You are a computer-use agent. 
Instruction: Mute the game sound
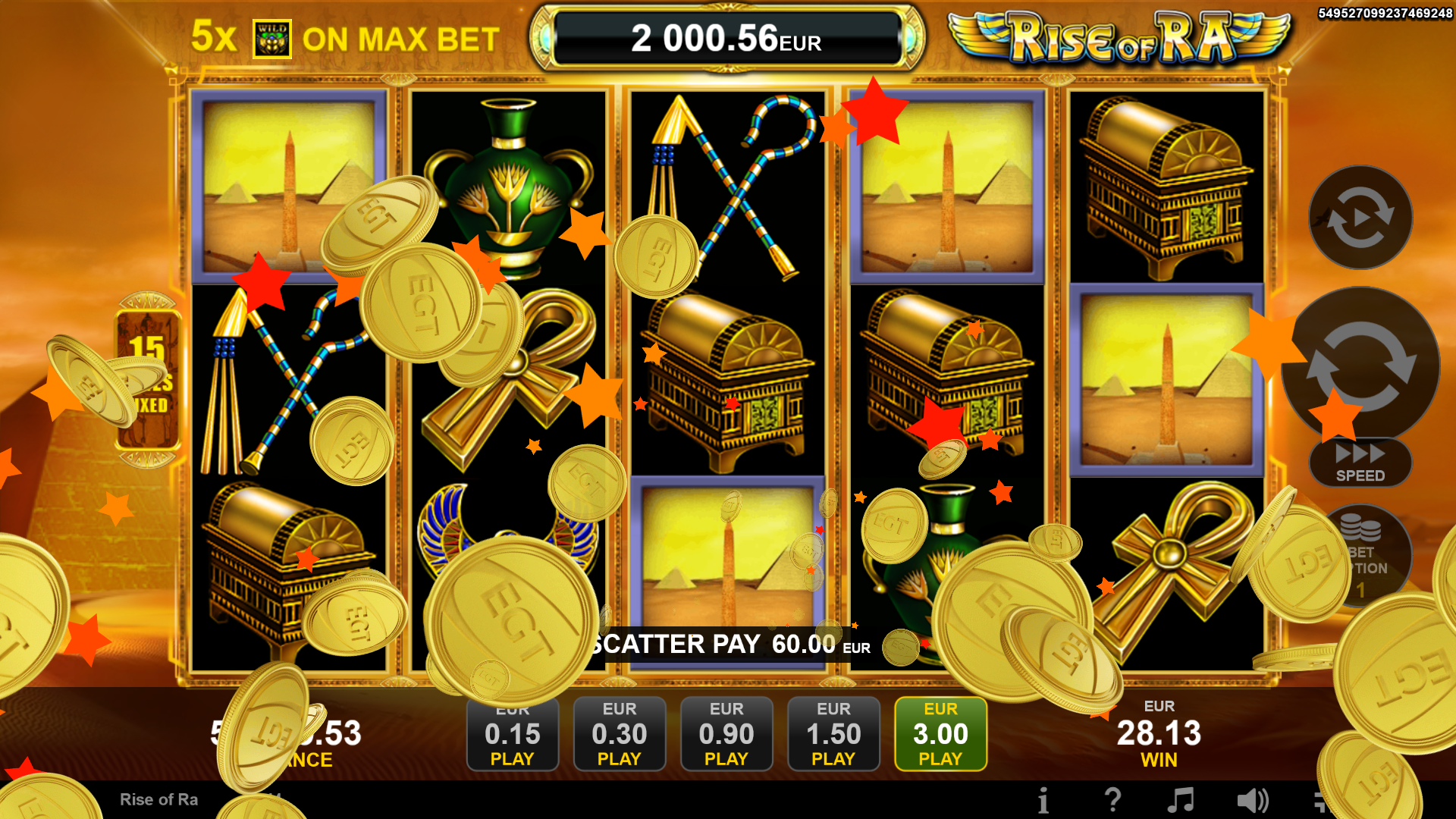click(1253, 799)
